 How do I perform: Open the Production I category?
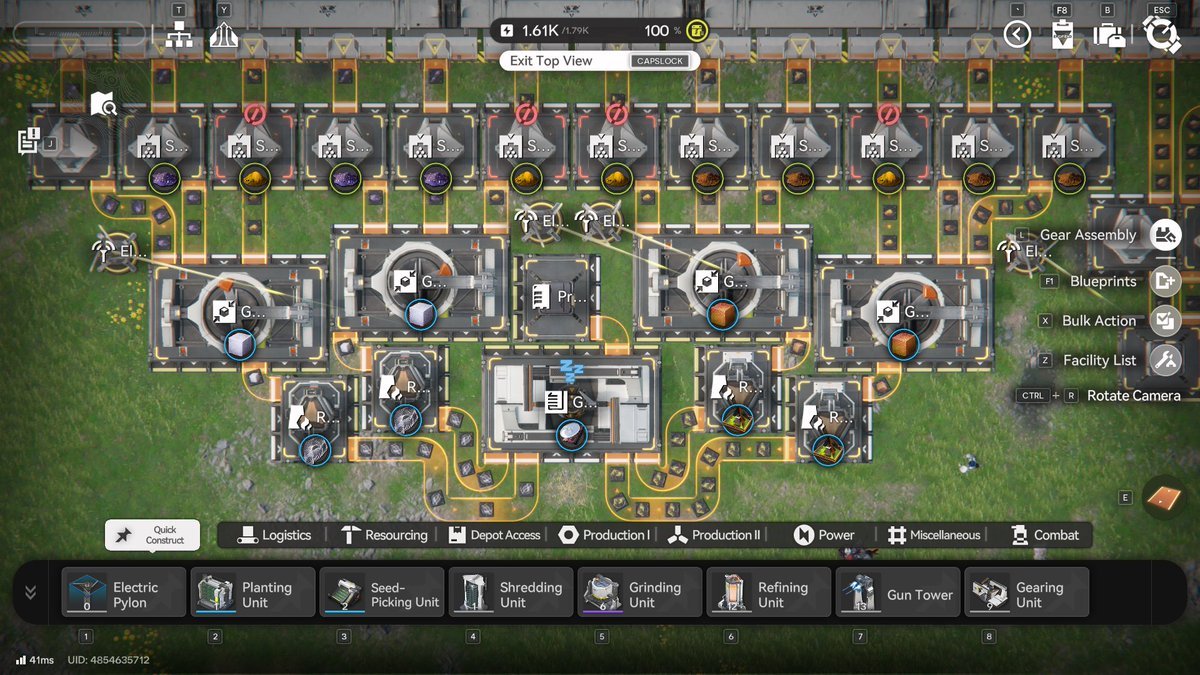(x=604, y=535)
